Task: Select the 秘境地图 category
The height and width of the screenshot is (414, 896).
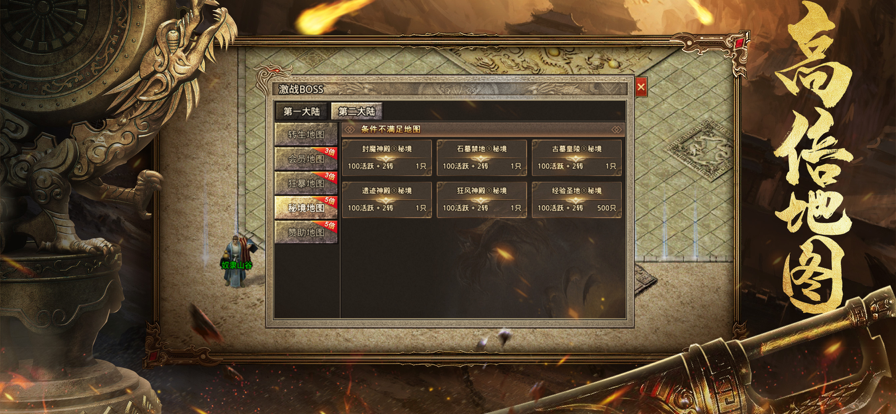Action: (x=305, y=208)
